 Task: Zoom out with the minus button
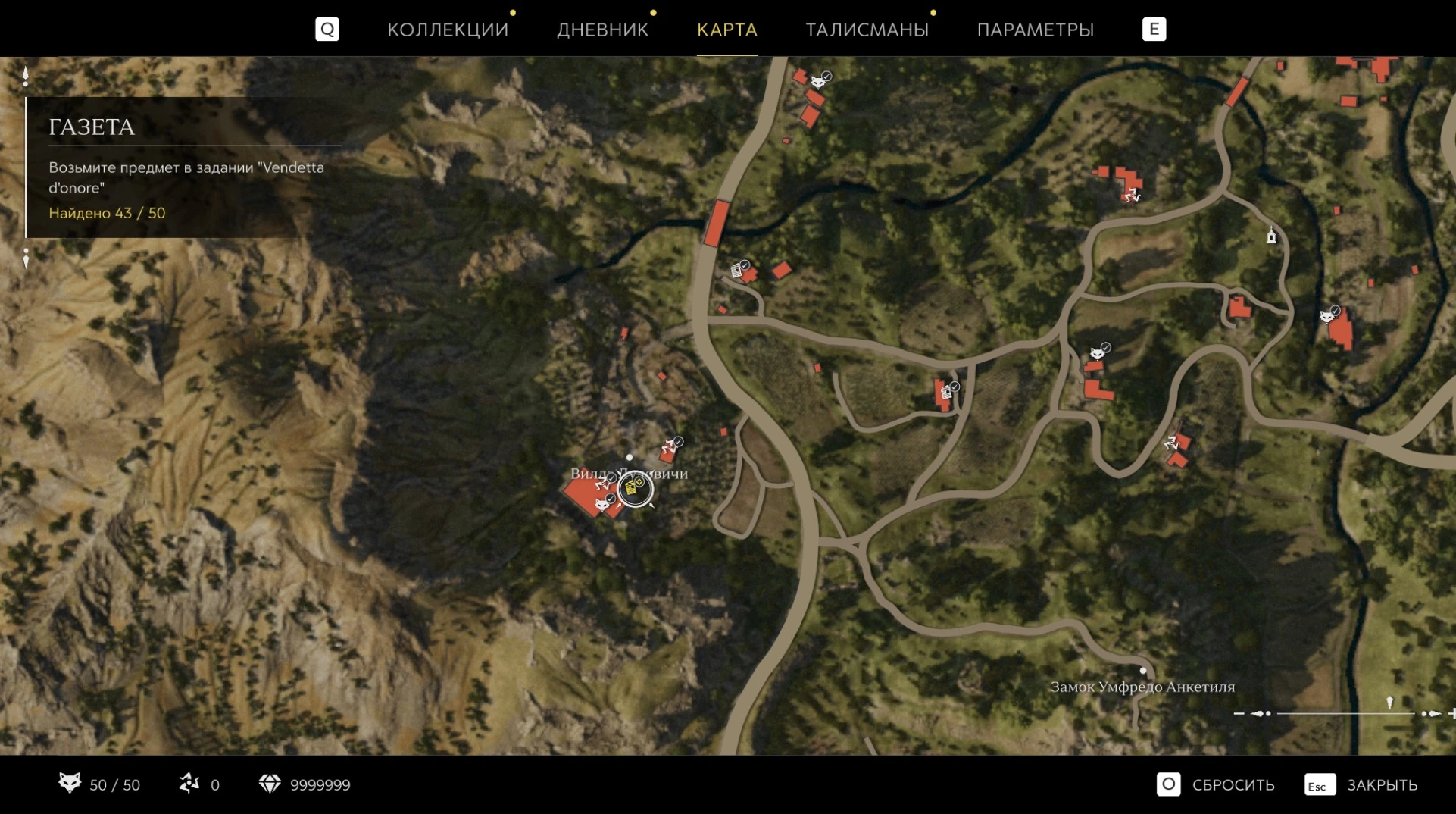1239,713
